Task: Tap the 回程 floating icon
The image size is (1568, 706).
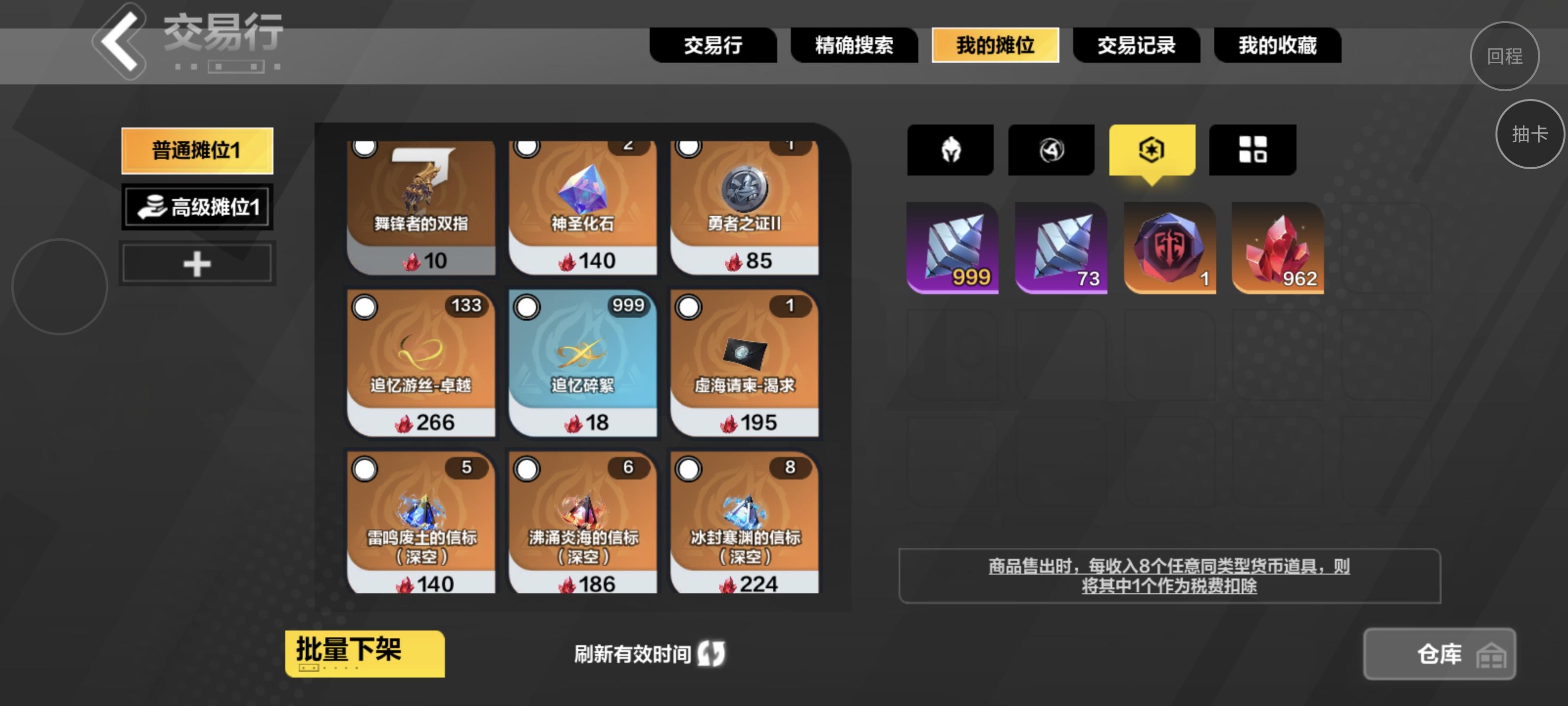Action: [x=1504, y=56]
